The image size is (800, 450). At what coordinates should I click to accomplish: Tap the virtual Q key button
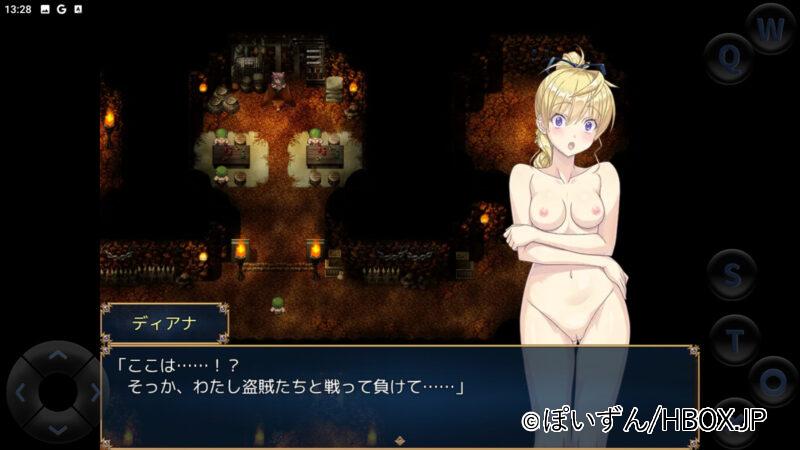point(730,58)
